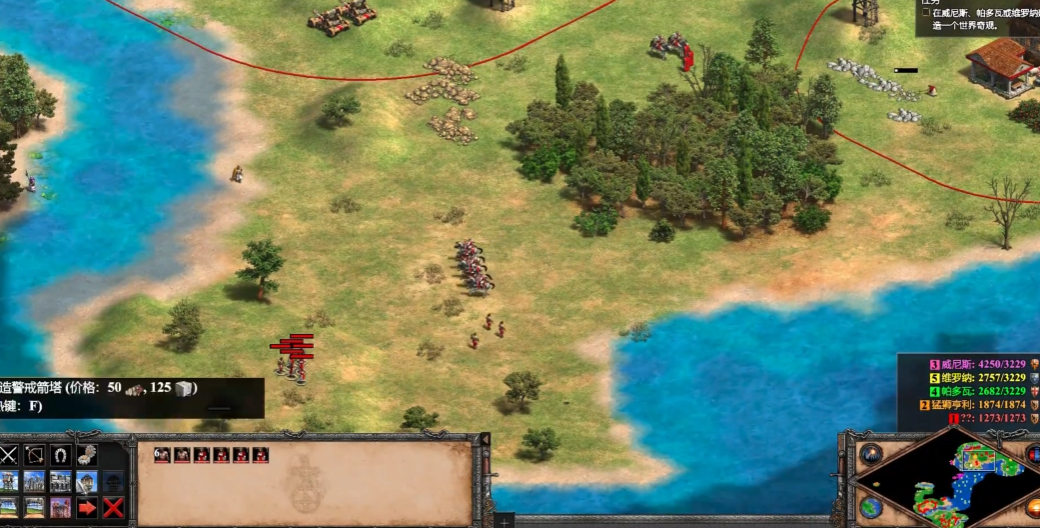The height and width of the screenshot is (528, 1040).
Task: Cancel with the red X button
Action: pyautogui.click(x=113, y=507)
